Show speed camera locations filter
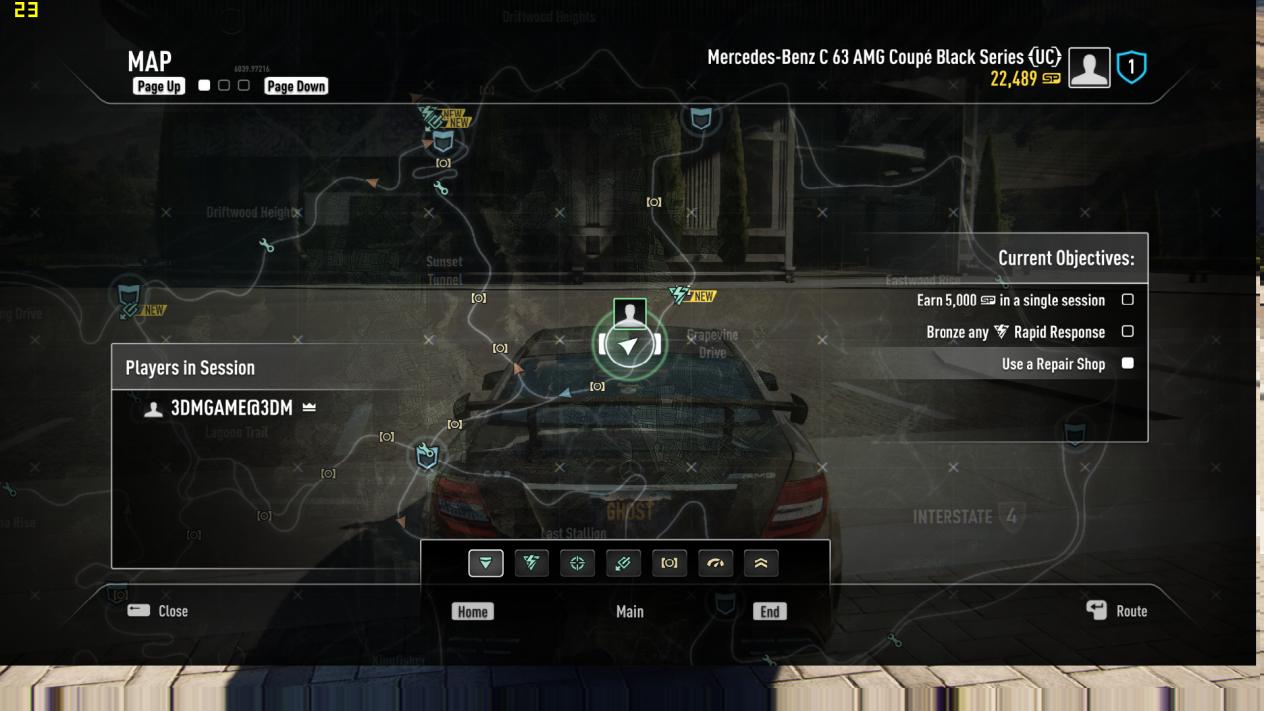Screen dimensions: 1264x711 pyautogui.click(x=669, y=563)
